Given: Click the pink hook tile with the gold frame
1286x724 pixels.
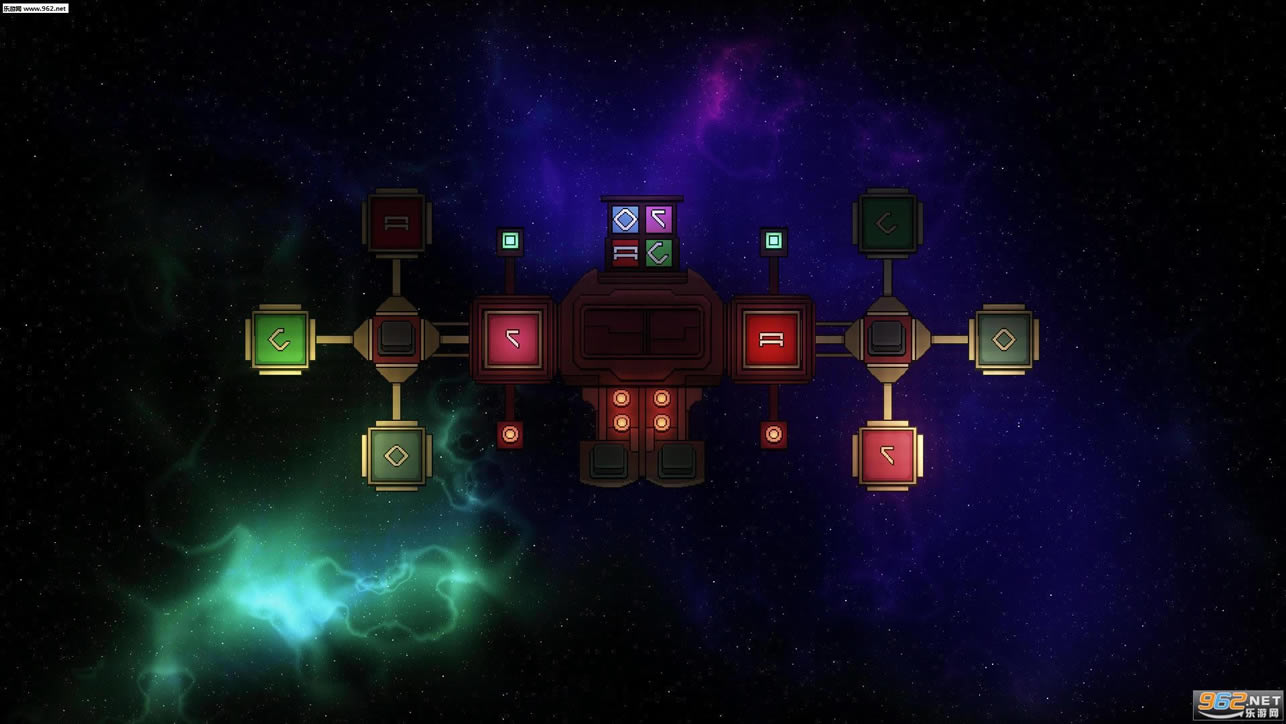Looking at the screenshot, I should coord(887,456).
